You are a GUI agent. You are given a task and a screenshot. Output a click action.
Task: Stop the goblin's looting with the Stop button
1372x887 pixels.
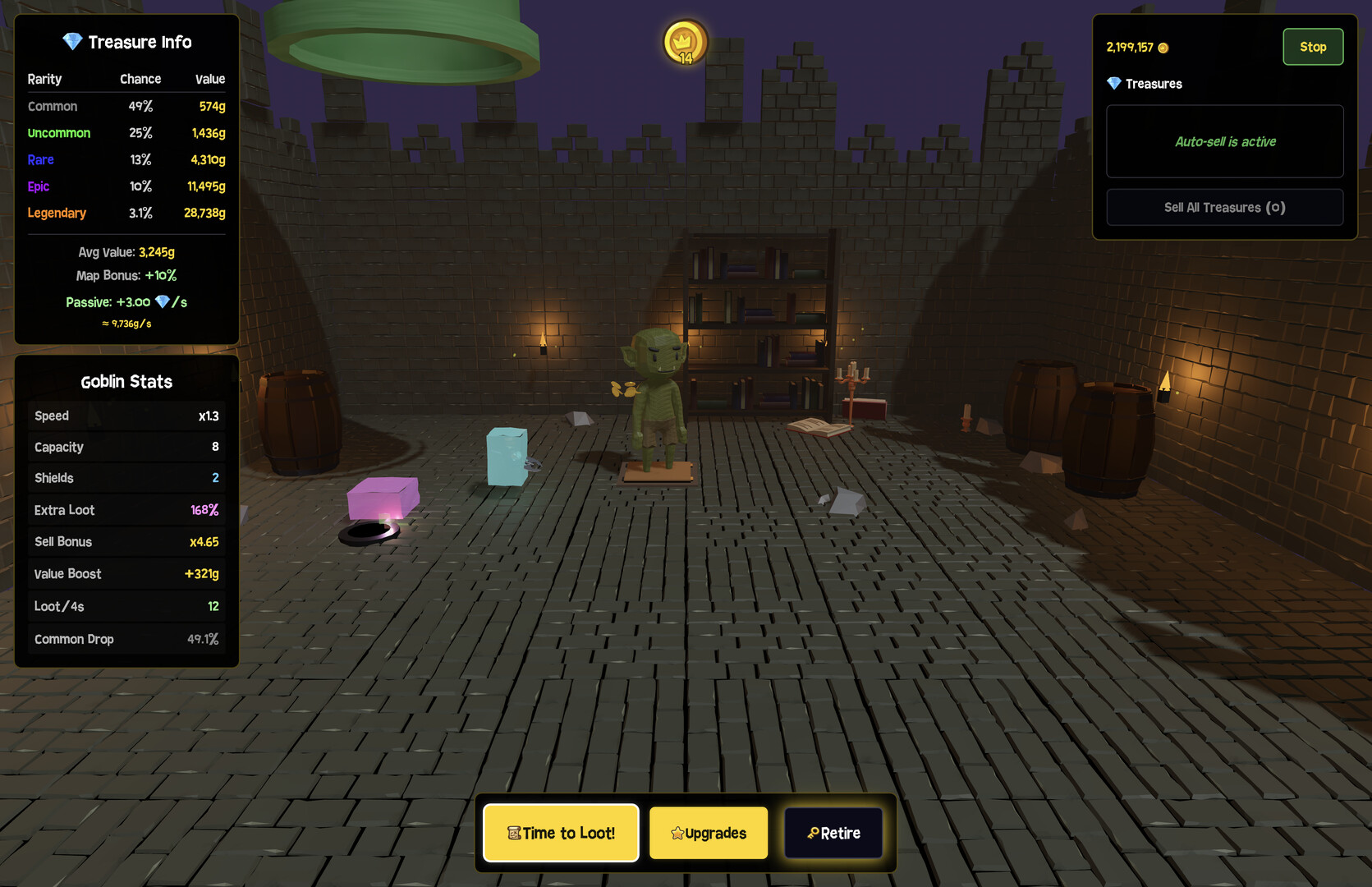pos(1313,47)
